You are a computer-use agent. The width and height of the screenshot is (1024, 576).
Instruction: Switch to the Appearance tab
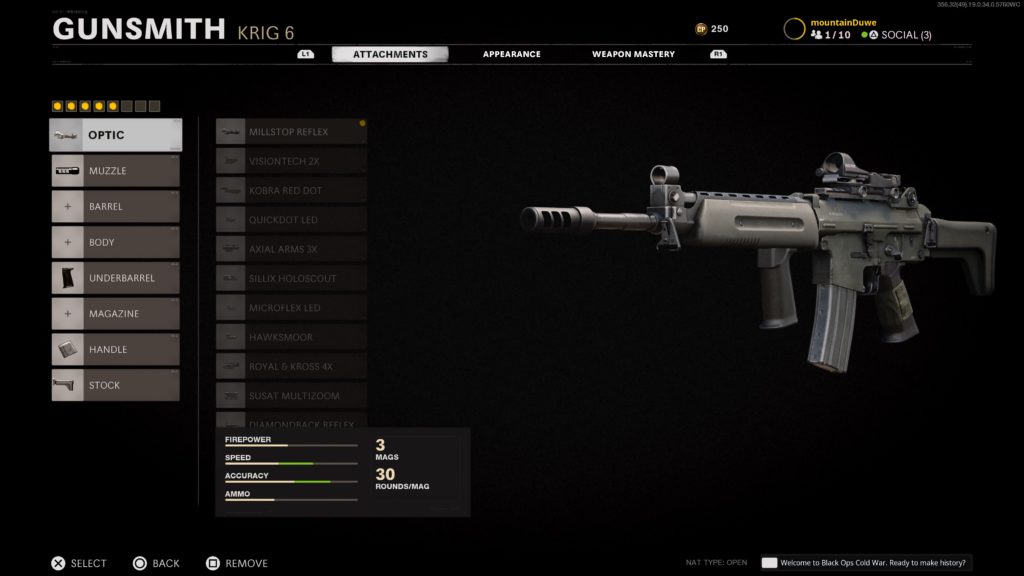tap(511, 54)
